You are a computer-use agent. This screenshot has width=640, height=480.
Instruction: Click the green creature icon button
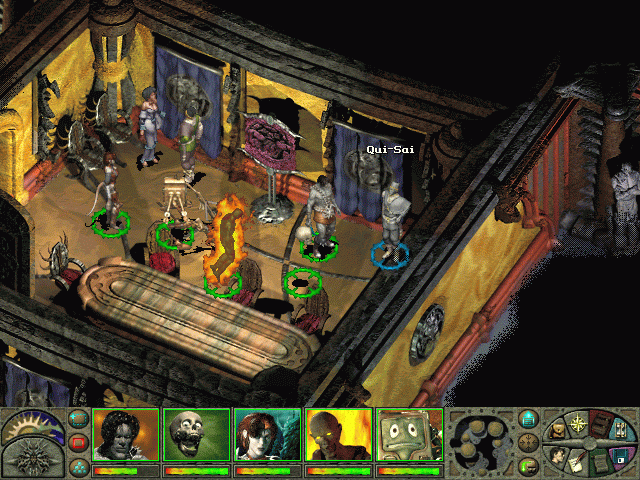[528, 466]
